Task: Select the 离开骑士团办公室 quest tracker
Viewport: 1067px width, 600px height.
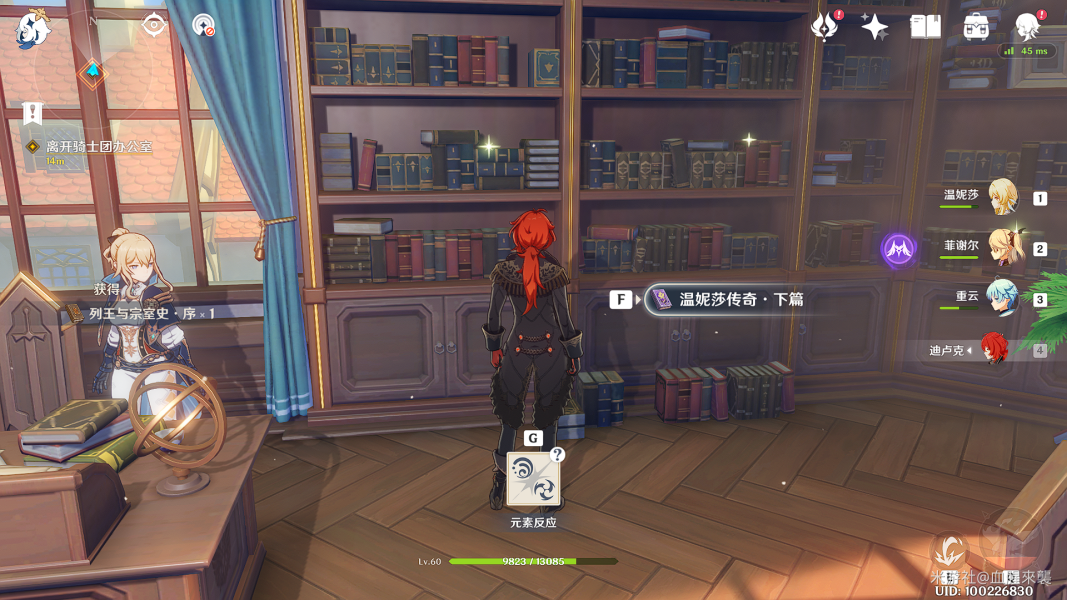Action: click(98, 147)
